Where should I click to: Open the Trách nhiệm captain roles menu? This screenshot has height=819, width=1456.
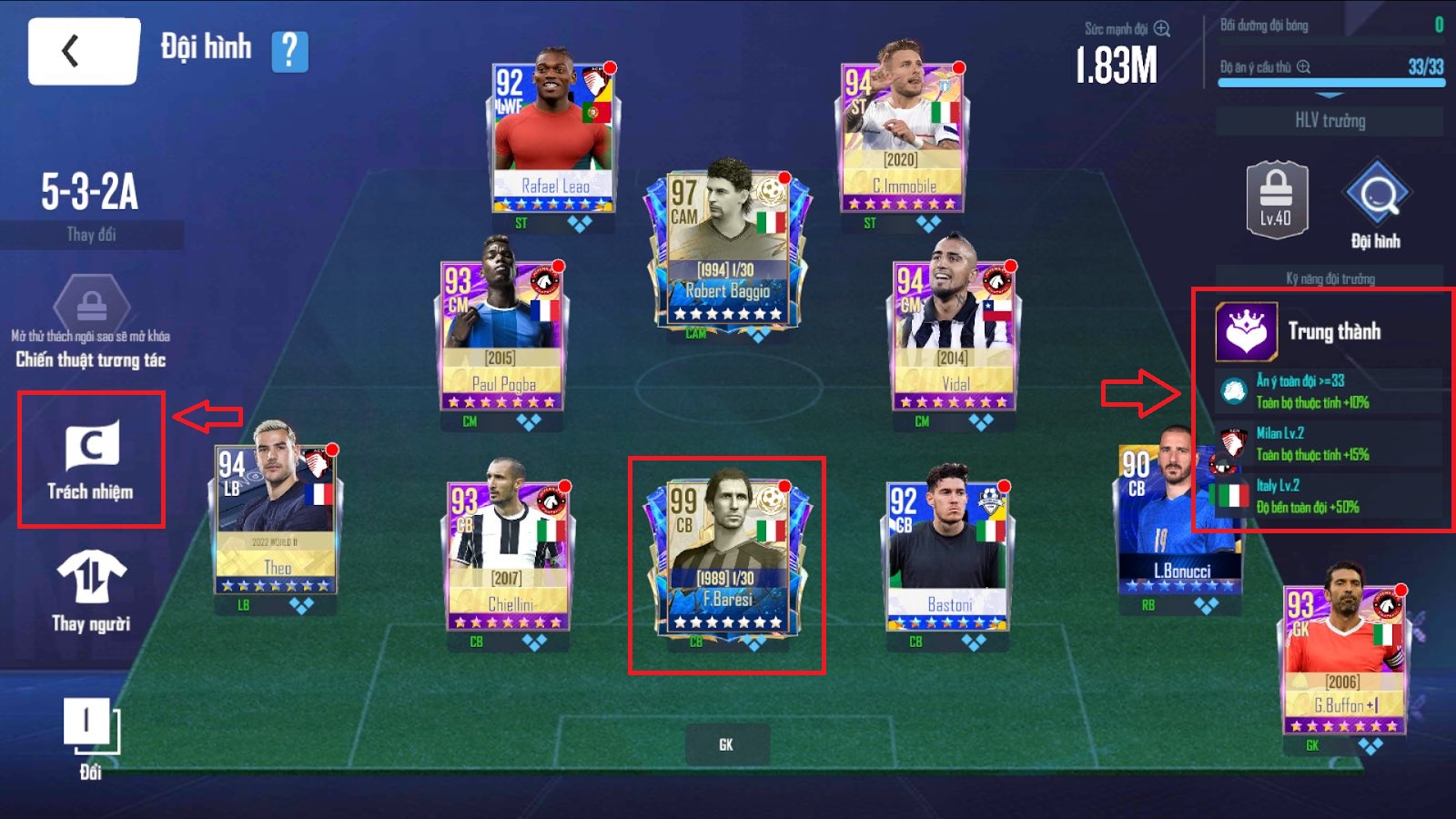91,460
